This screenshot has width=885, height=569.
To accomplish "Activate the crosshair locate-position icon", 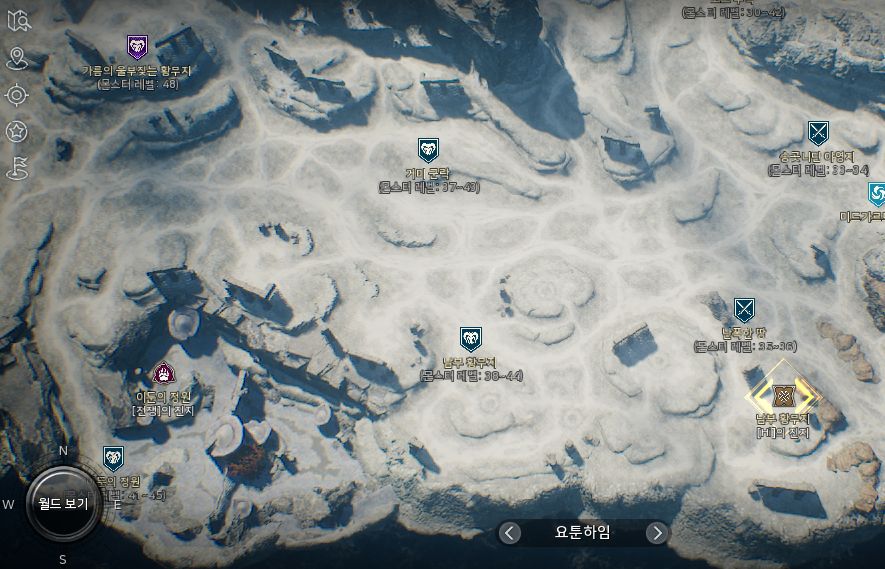I will 17,95.
